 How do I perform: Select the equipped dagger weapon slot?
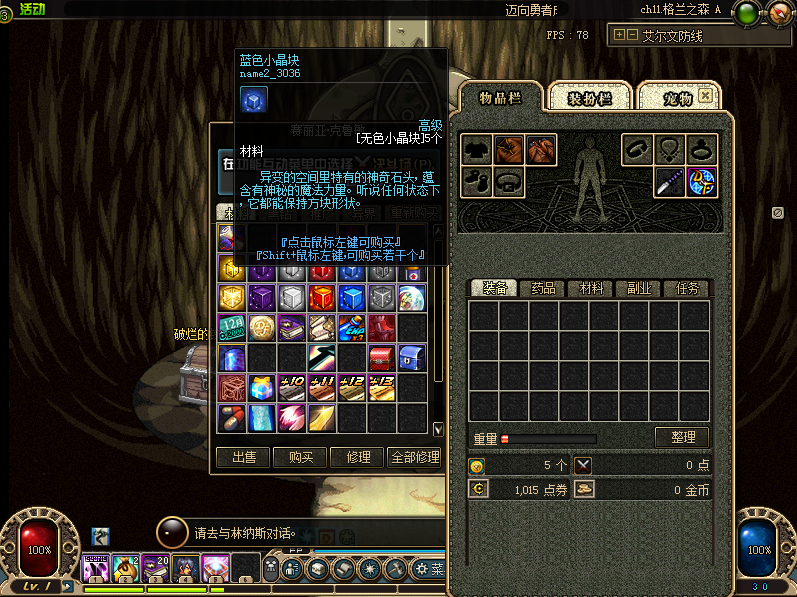[x=670, y=182]
